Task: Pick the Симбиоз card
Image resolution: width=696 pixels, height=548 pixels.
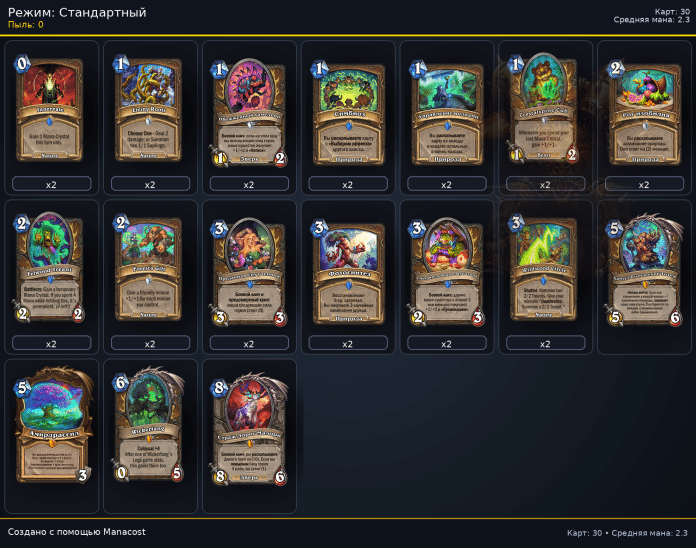Action: coord(347,110)
